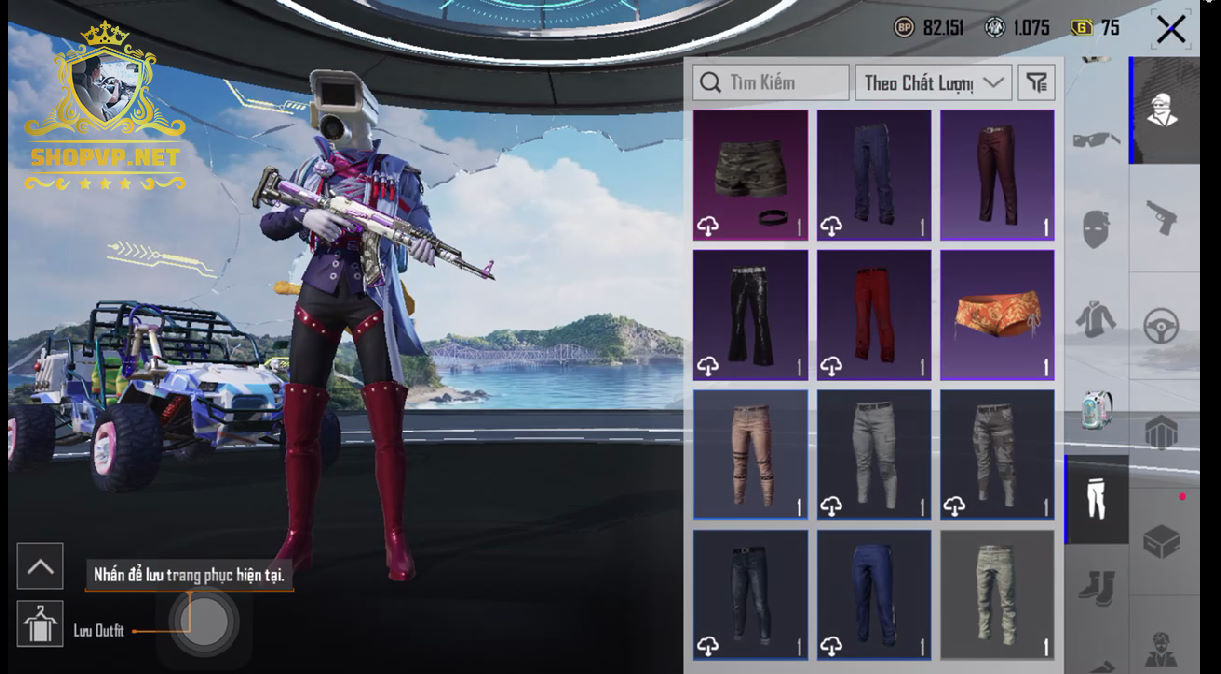Viewport: 1221px width, 674px height.
Task: Open the Theo Chất Lượng sort dropdown
Action: point(932,83)
